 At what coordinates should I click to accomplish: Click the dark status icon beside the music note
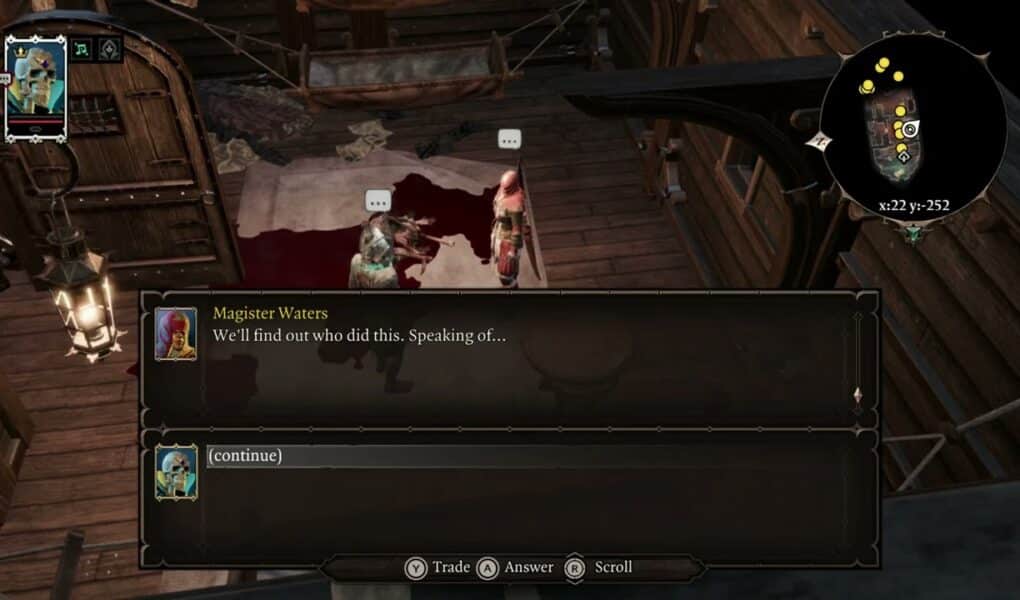point(109,48)
